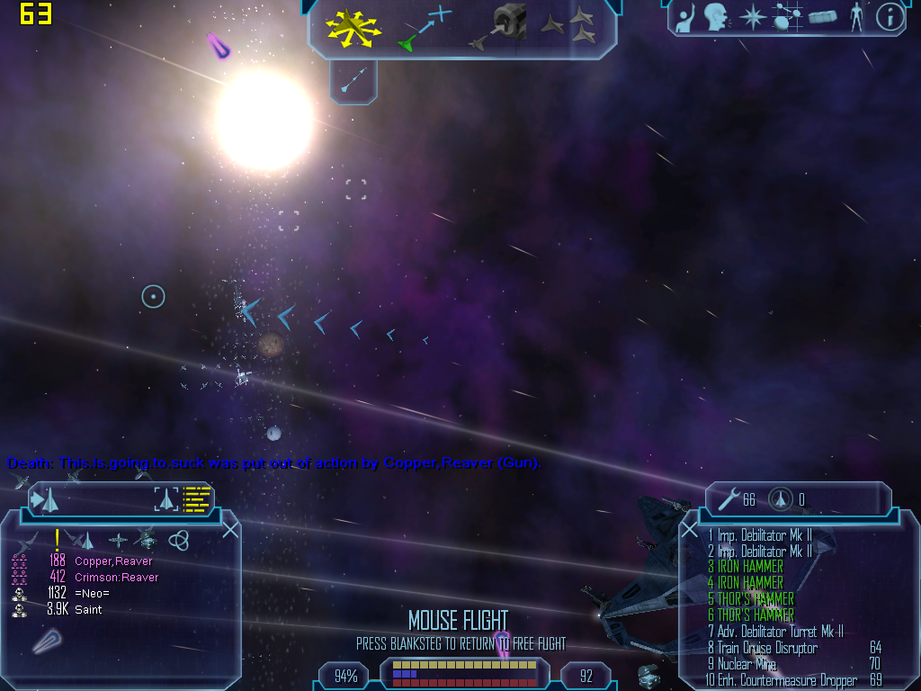Target Crimson:Reaver in the contact list

pyautogui.click(x=116, y=577)
